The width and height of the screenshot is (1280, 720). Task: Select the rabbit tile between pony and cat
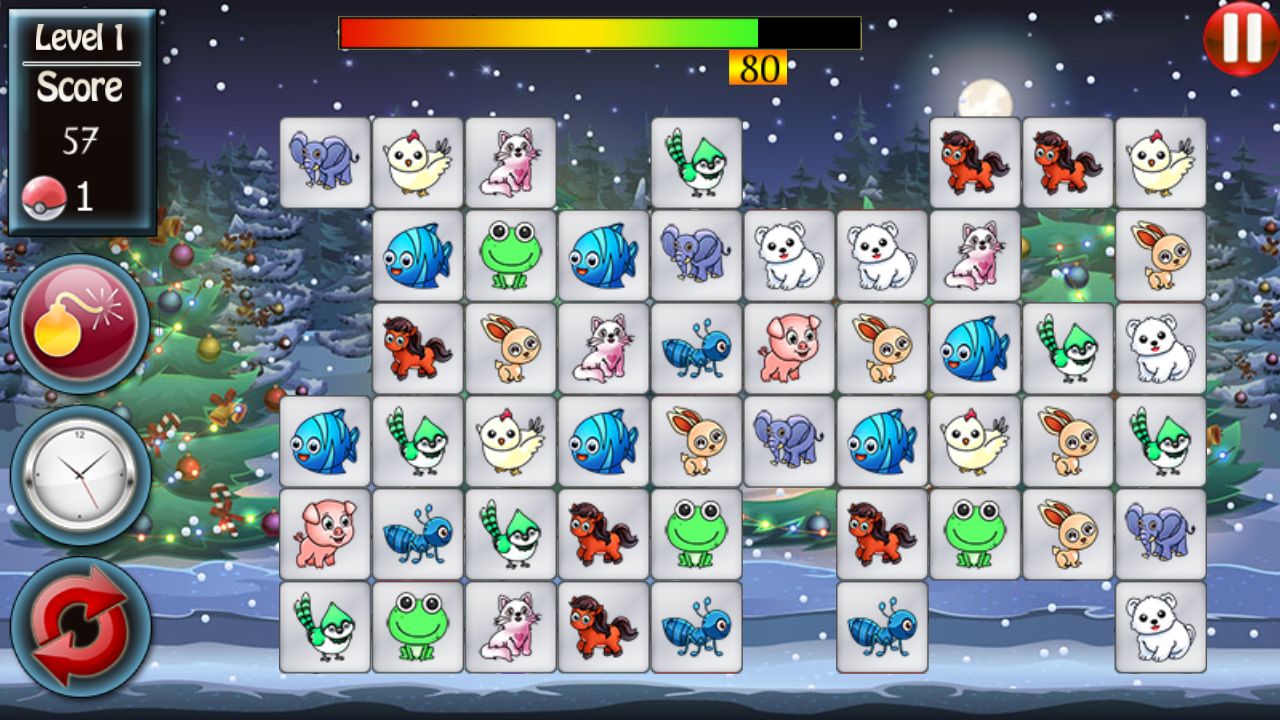tap(511, 348)
